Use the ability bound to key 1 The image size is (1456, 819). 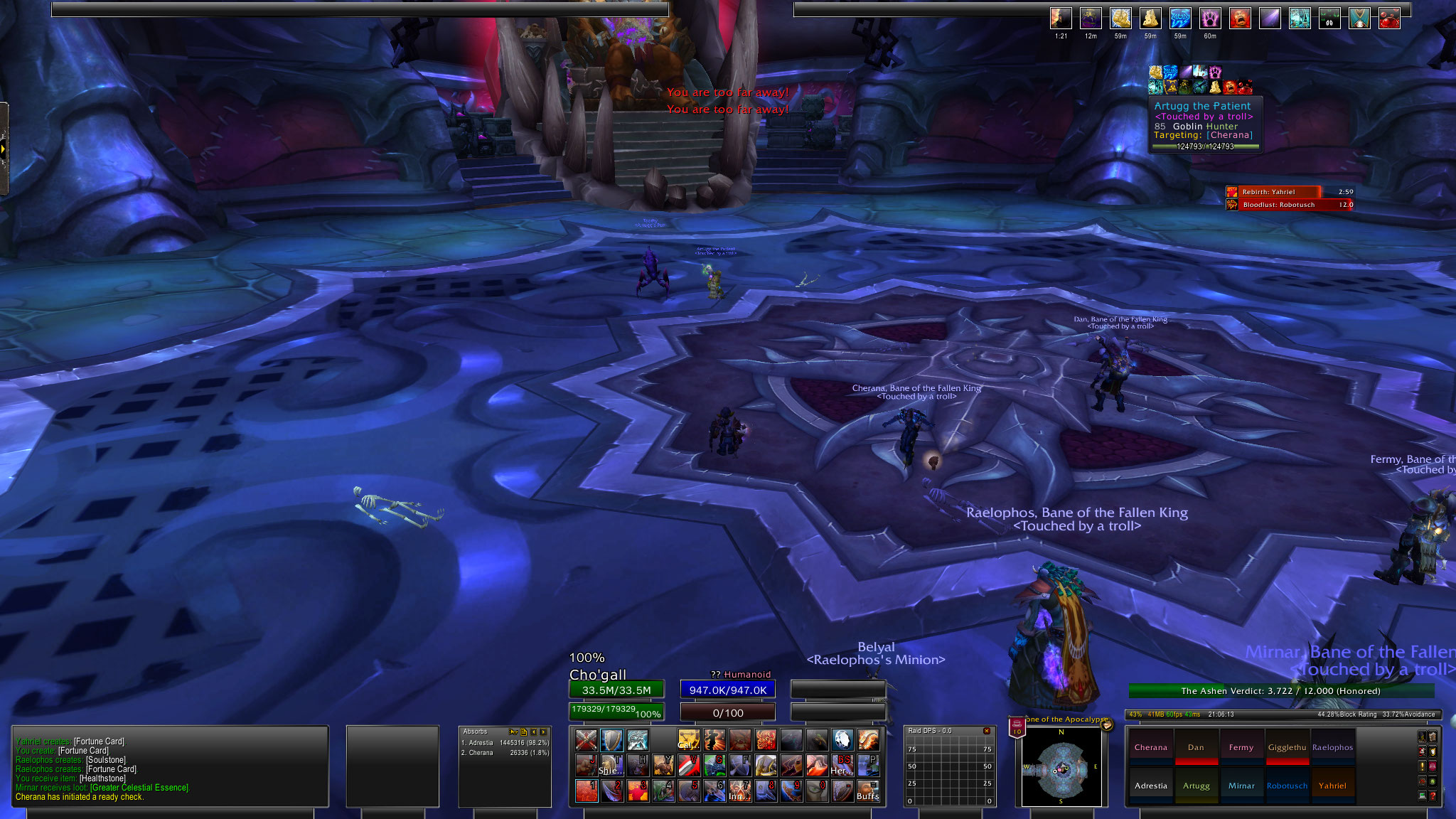[586, 791]
